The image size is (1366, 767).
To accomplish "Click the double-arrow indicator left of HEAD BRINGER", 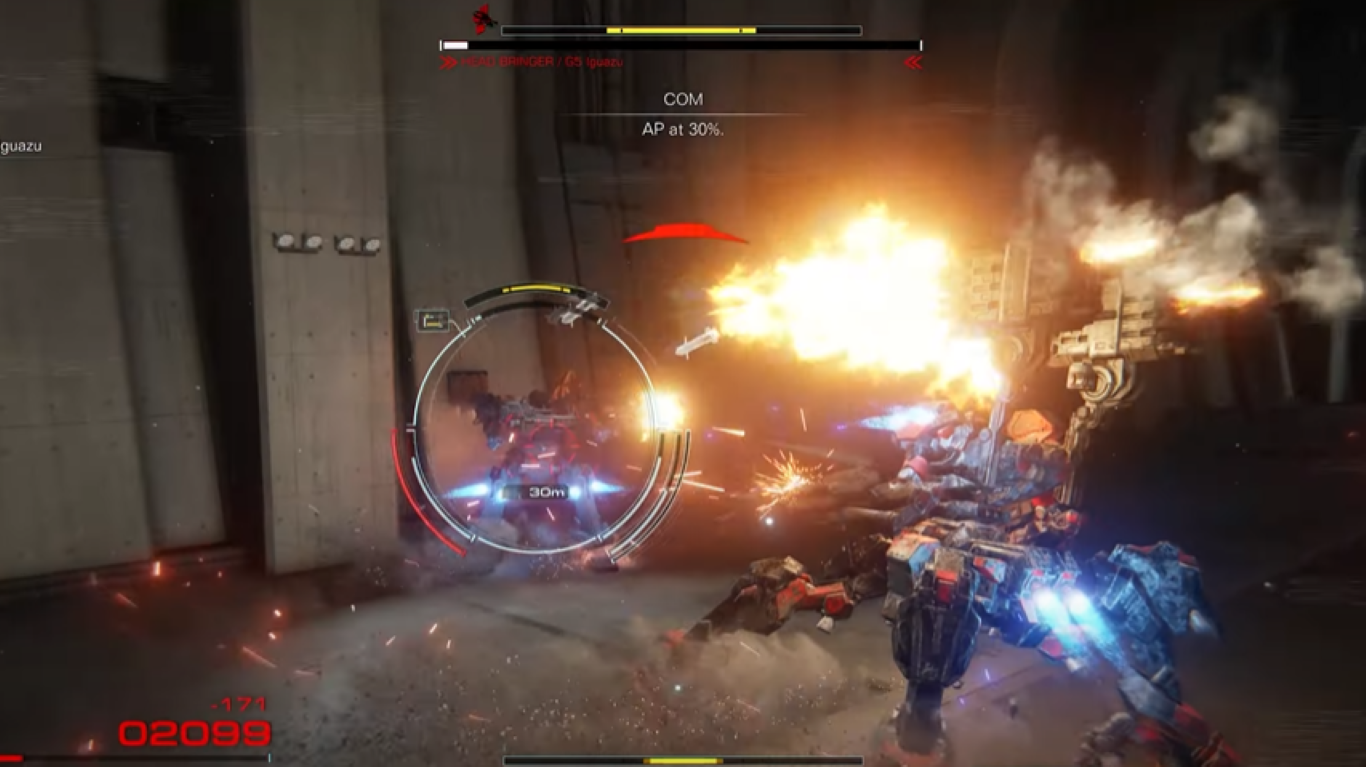I will coord(446,59).
